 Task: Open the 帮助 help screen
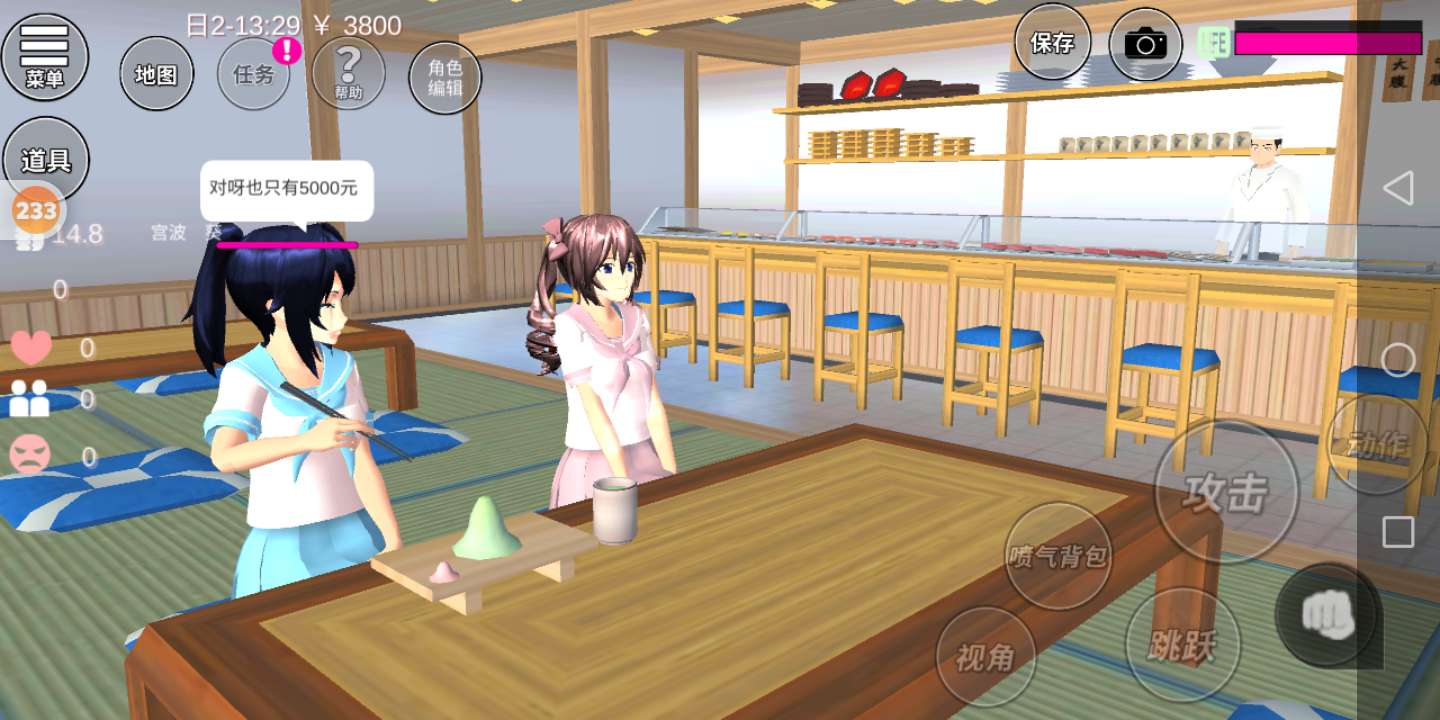pos(348,74)
